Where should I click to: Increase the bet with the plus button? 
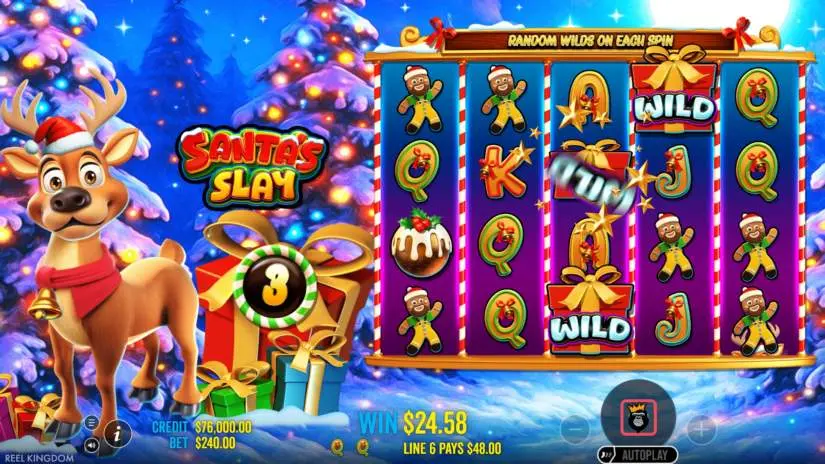pyautogui.click(x=701, y=430)
